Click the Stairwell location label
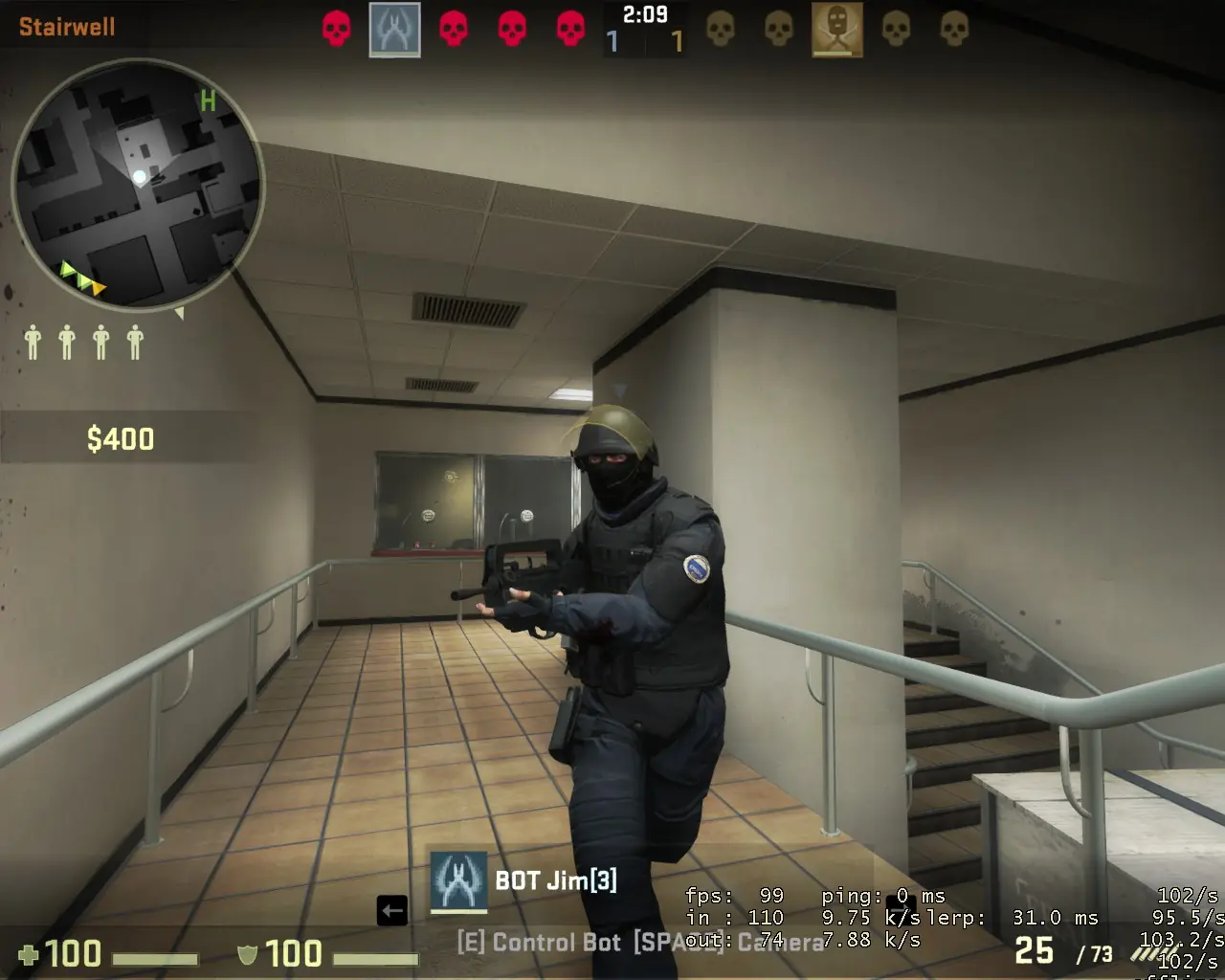1225x980 pixels. pyautogui.click(x=65, y=27)
